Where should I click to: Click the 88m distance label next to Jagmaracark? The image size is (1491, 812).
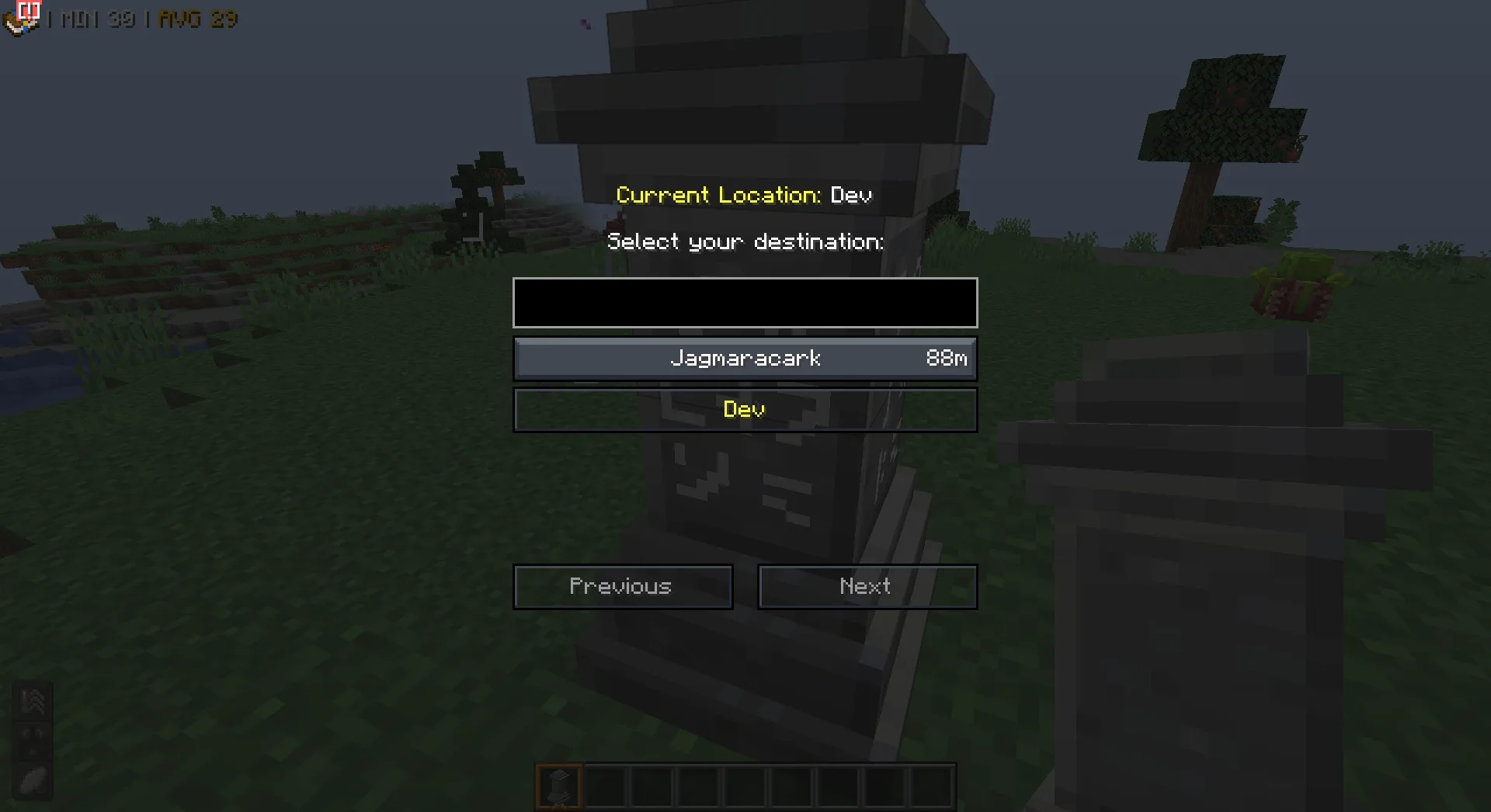[946, 359]
